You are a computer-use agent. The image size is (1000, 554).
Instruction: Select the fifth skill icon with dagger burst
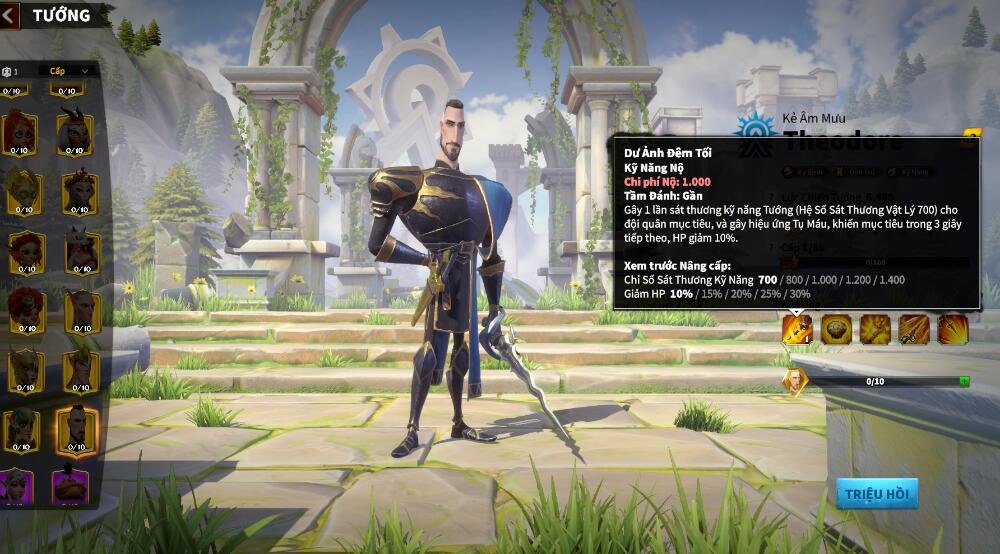point(952,328)
